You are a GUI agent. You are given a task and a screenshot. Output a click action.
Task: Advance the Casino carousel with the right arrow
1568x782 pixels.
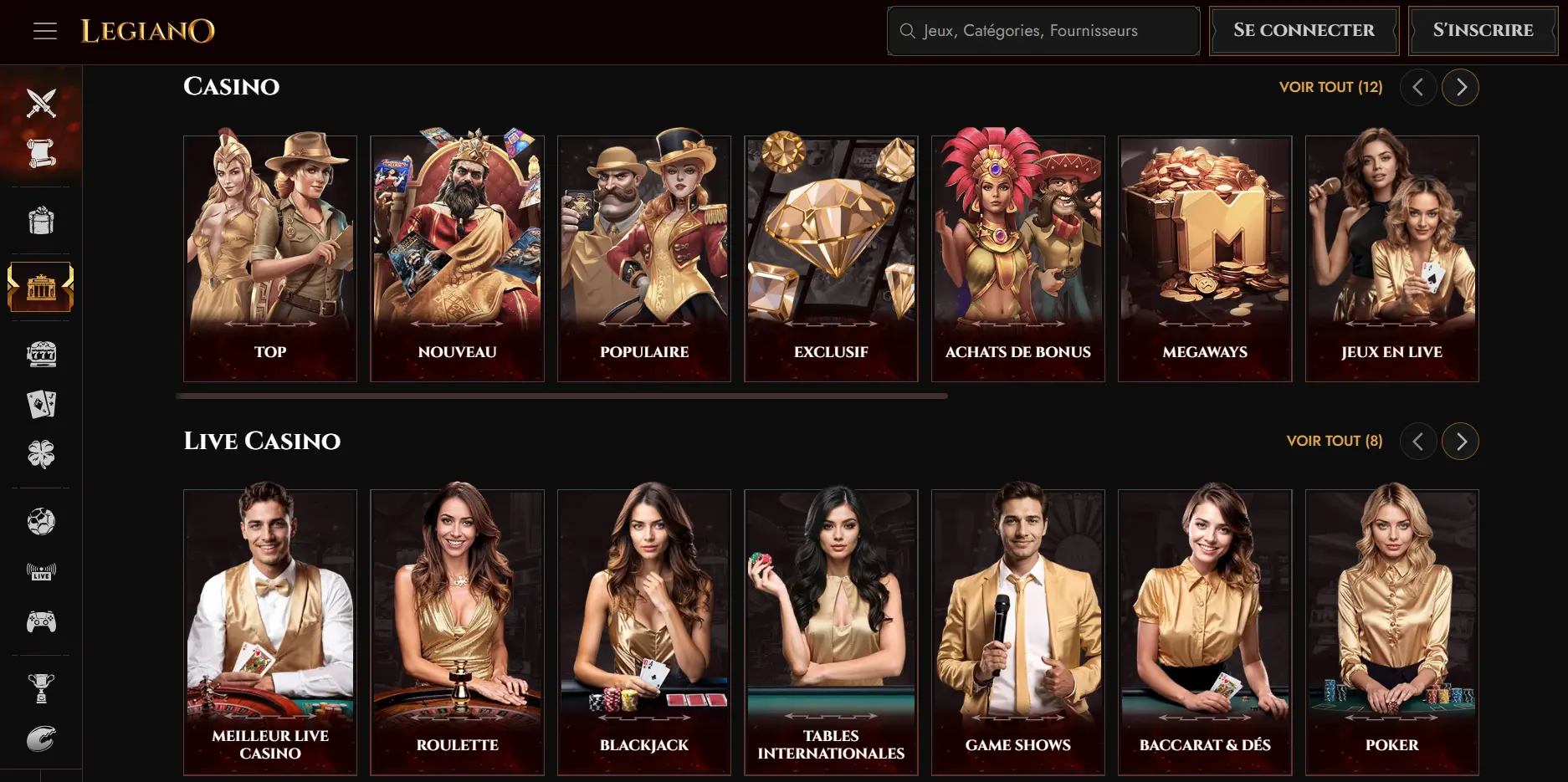[x=1460, y=86]
